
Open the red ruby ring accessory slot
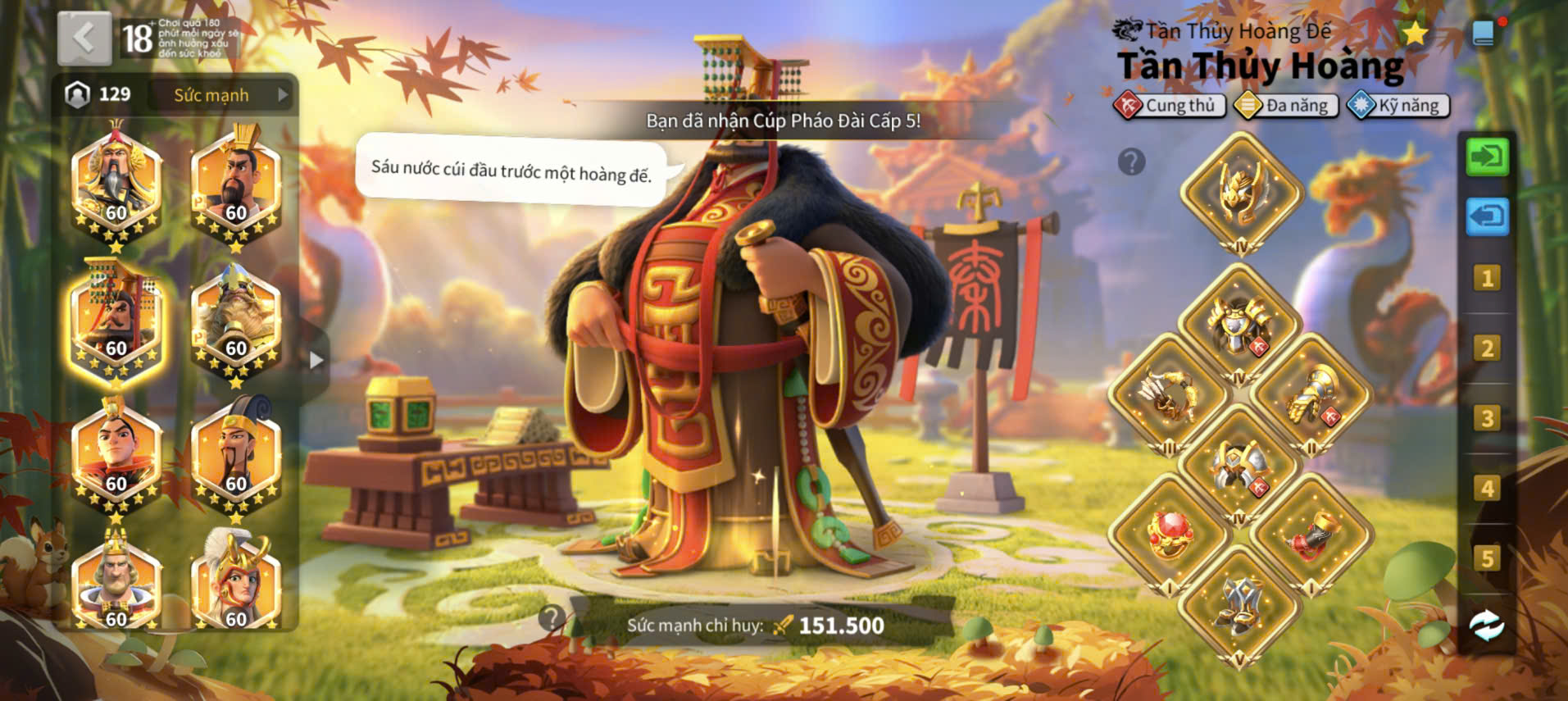1169,533
